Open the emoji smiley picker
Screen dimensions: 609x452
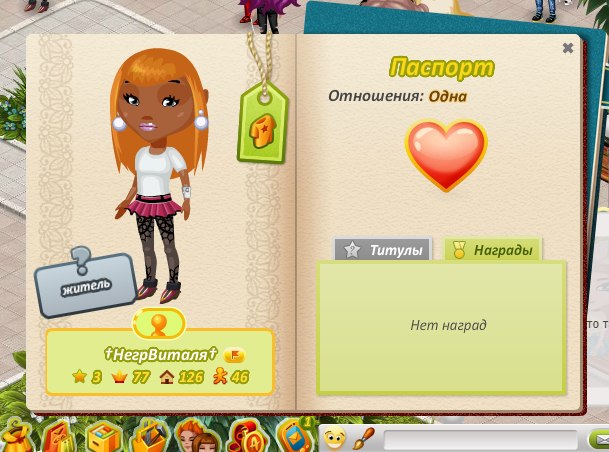pos(335,438)
